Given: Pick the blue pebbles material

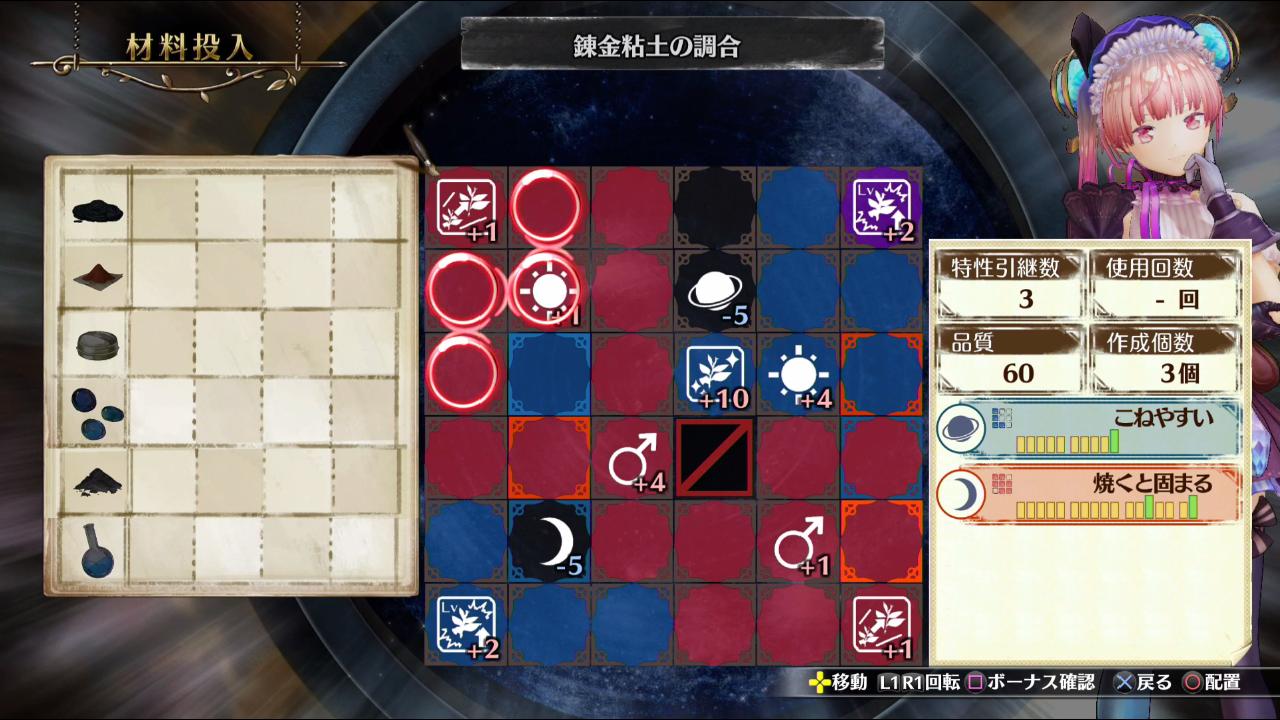Looking at the screenshot, I should pos(97,413).
